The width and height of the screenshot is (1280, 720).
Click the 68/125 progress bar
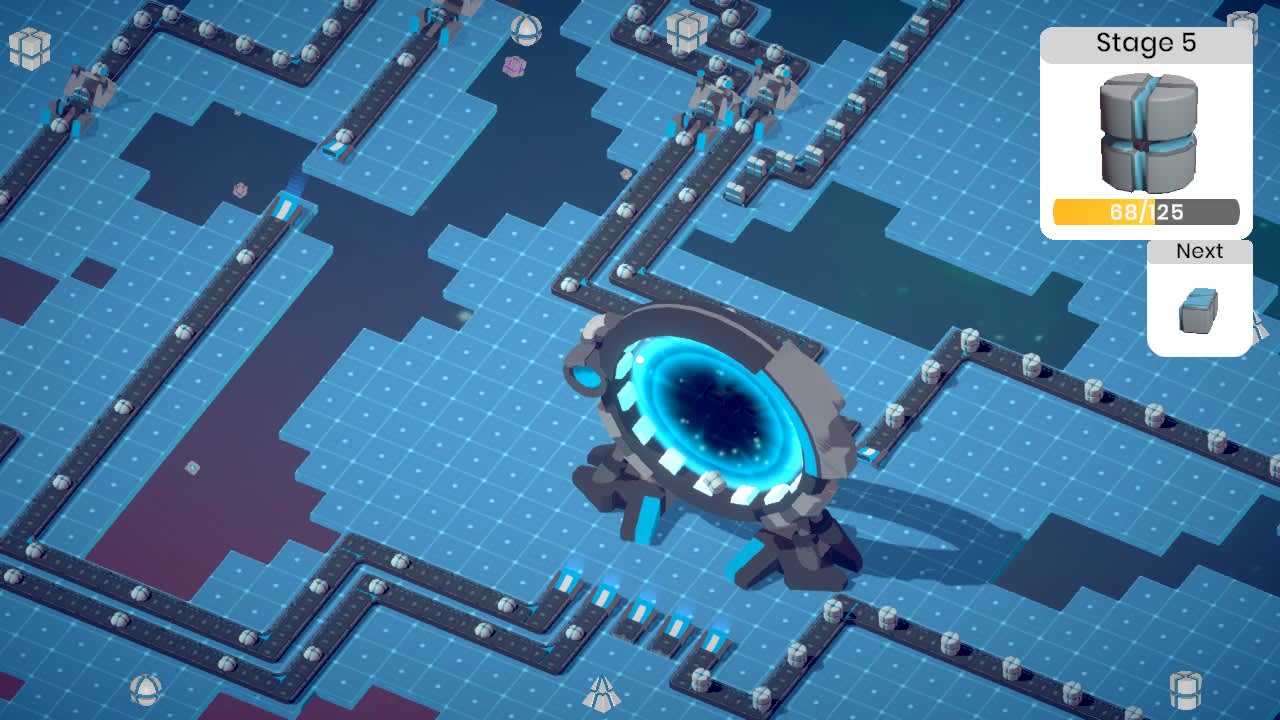1146,211
